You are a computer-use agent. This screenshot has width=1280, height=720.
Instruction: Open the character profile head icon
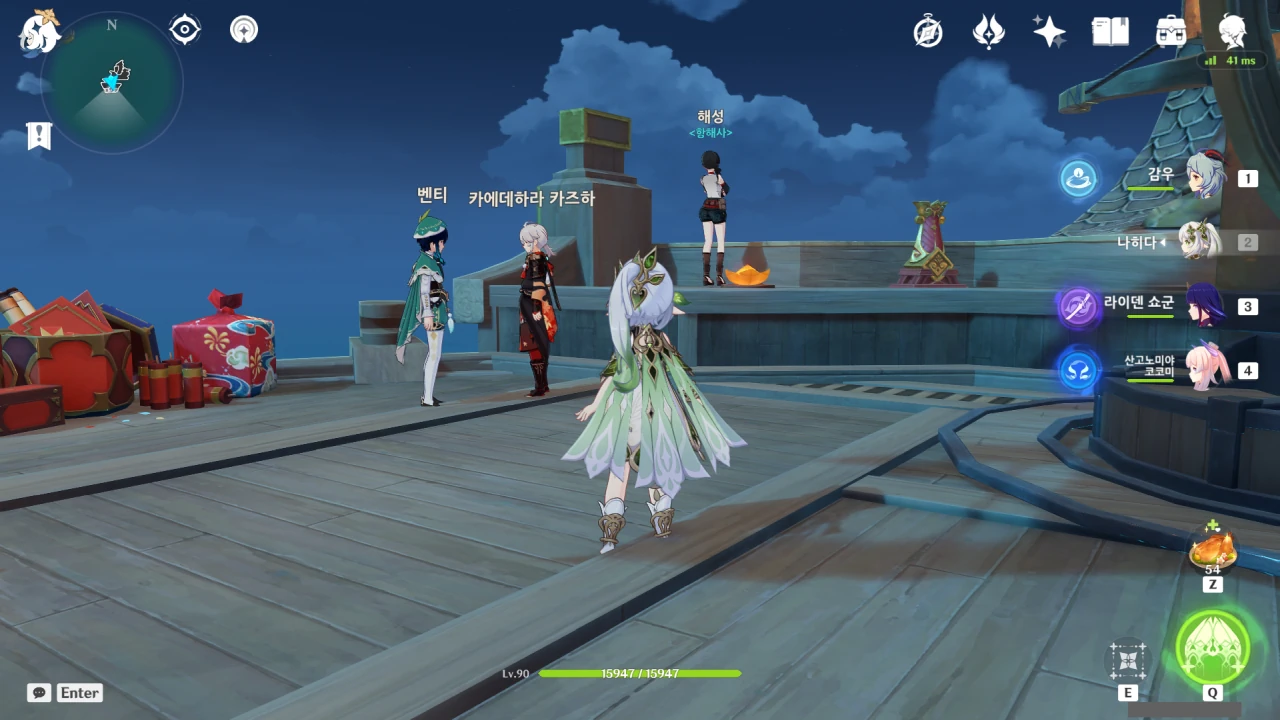coord(1232,32)
